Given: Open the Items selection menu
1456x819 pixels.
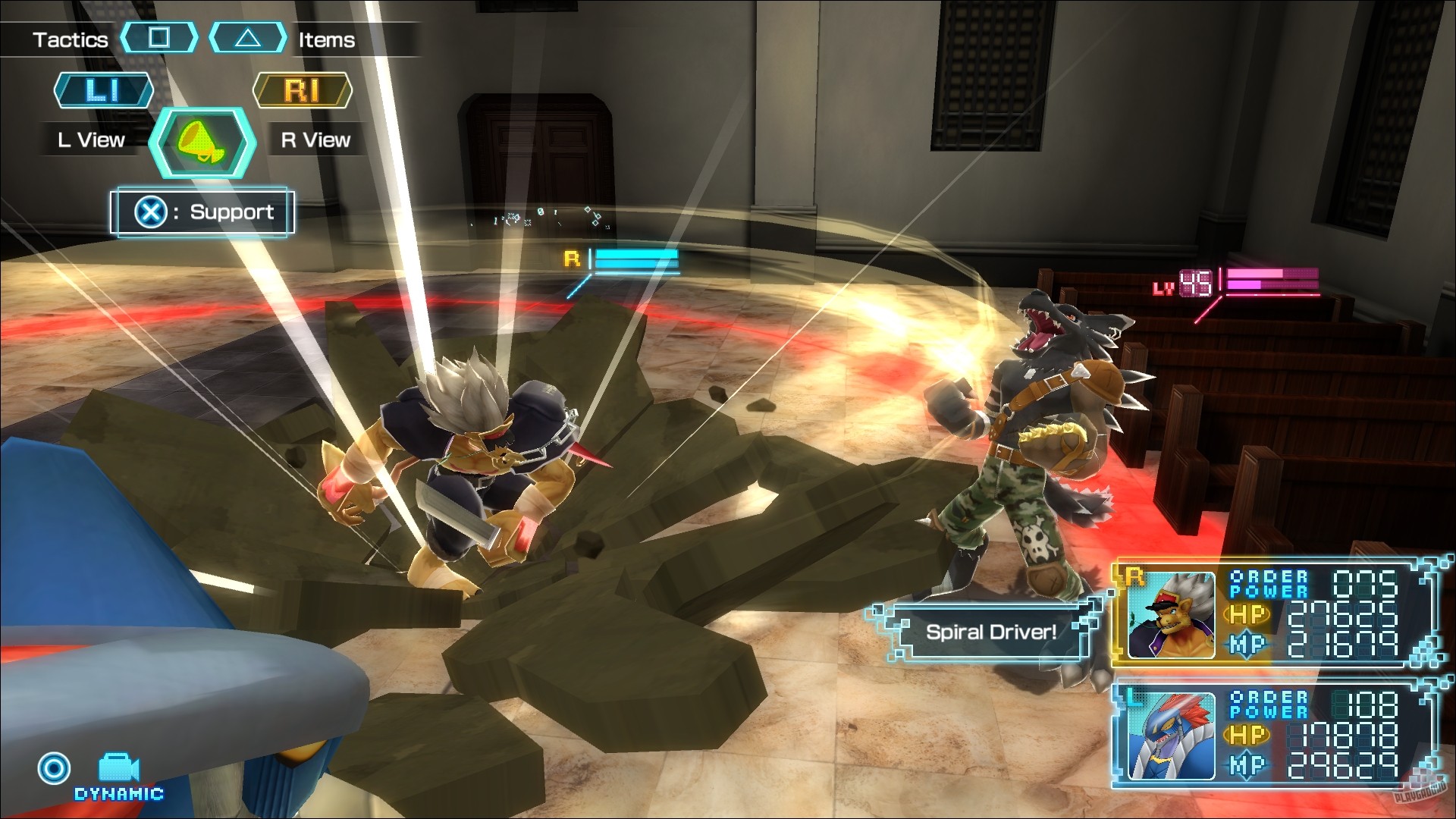Looking at the screenshot, I should pyautogui.click(x=326, y=39).
